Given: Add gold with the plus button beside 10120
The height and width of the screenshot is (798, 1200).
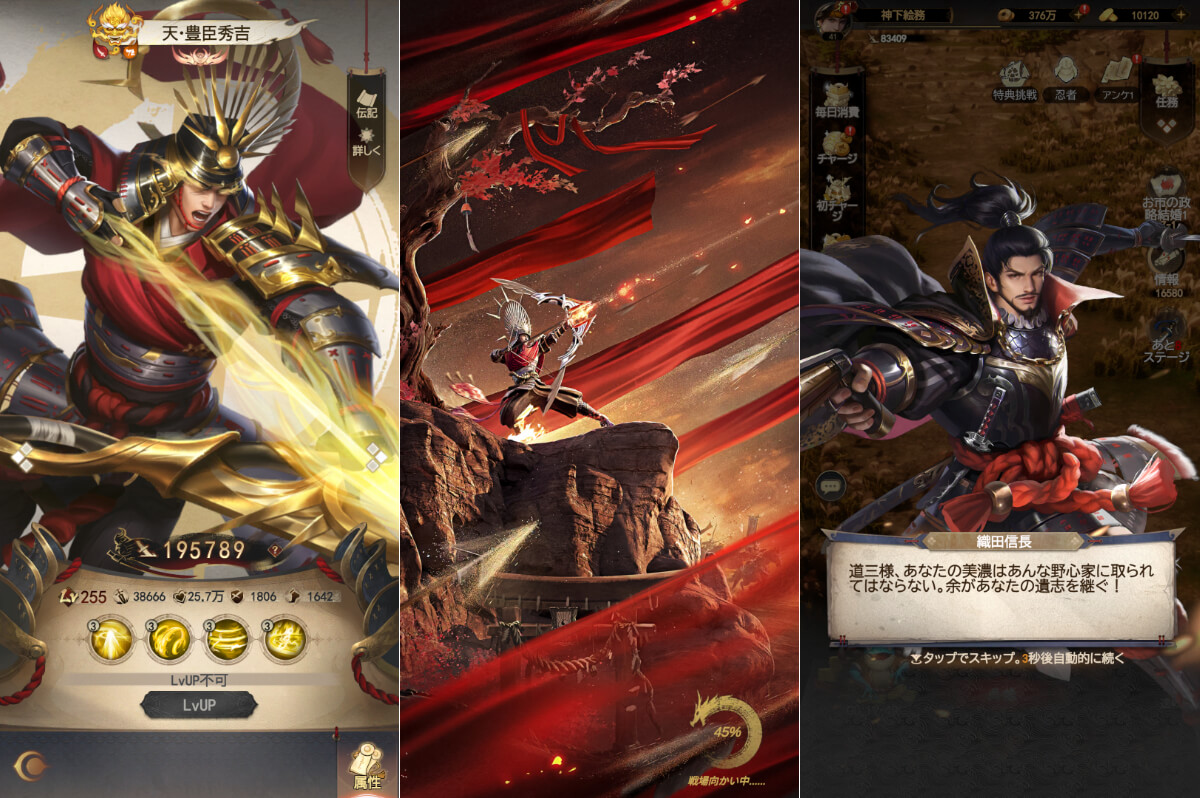Looking at the screenshot, I should 1181,16.
